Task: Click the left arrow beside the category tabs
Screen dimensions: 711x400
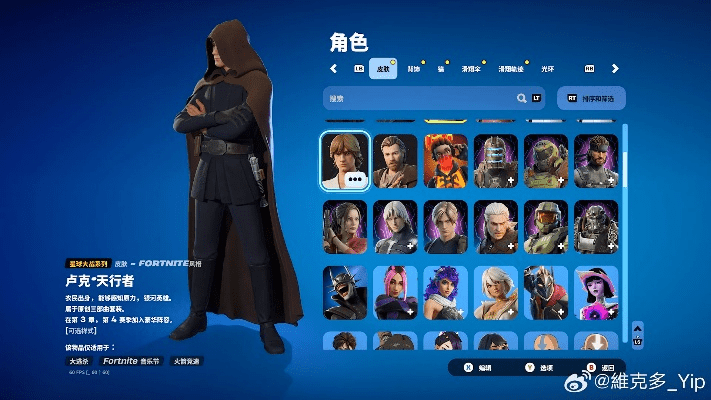Action: [x=334, y=68]
